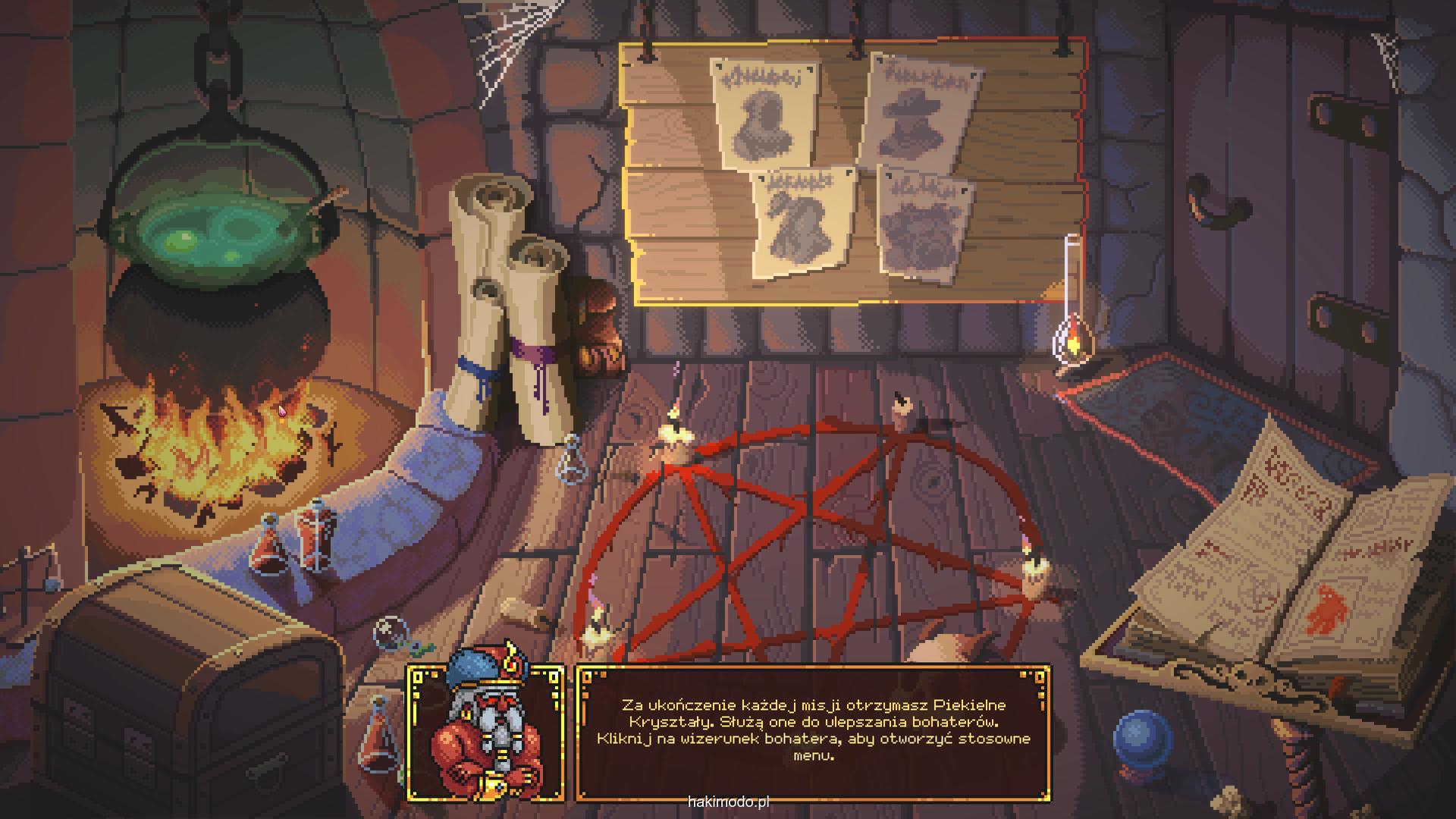The height and width of the screenshot is (819, 1456).
Task: Open the wide-brimmed hat hero poster
Action: point(919,111)
